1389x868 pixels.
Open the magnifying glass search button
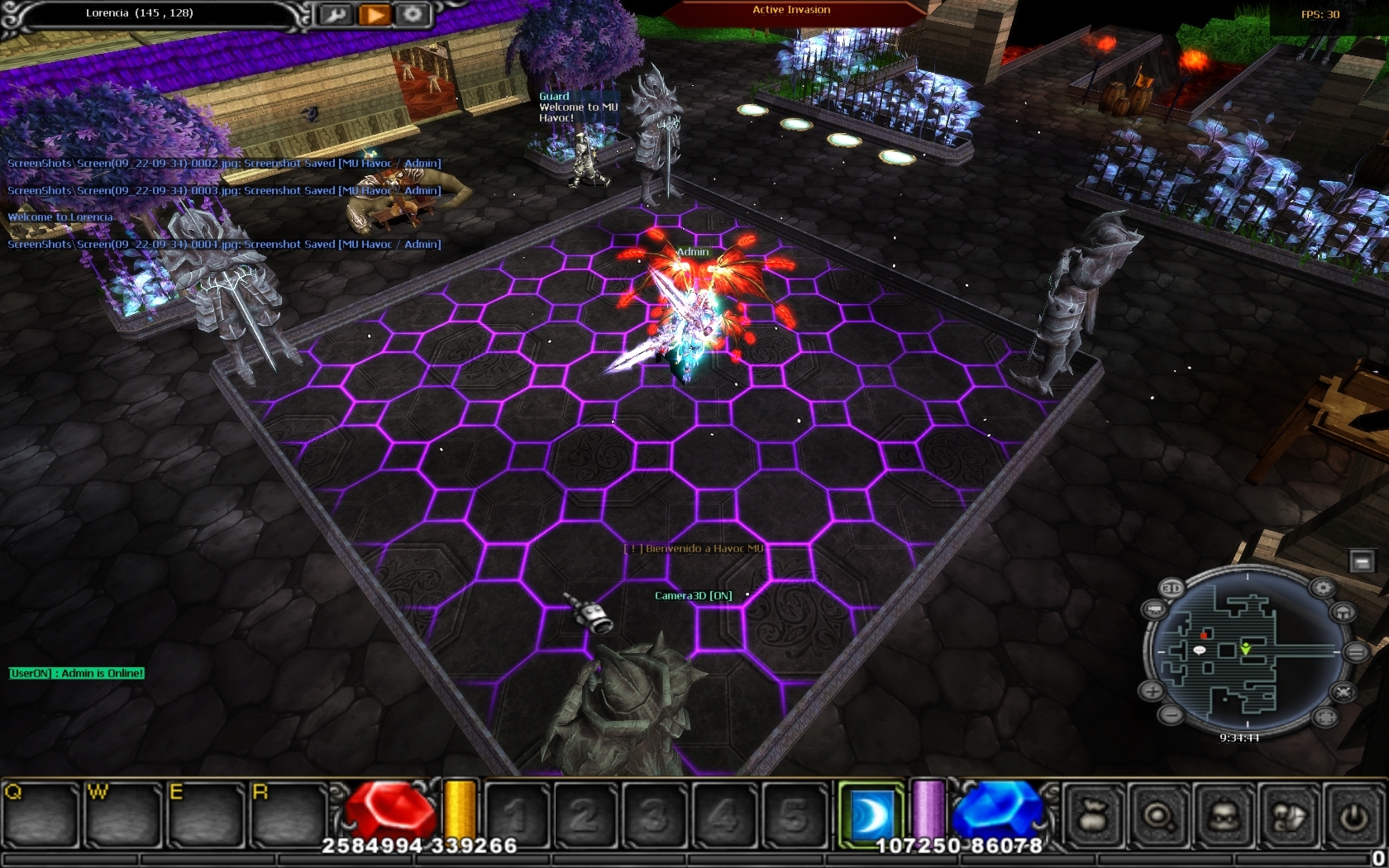pyautogui.click(x=1158, y=816)
